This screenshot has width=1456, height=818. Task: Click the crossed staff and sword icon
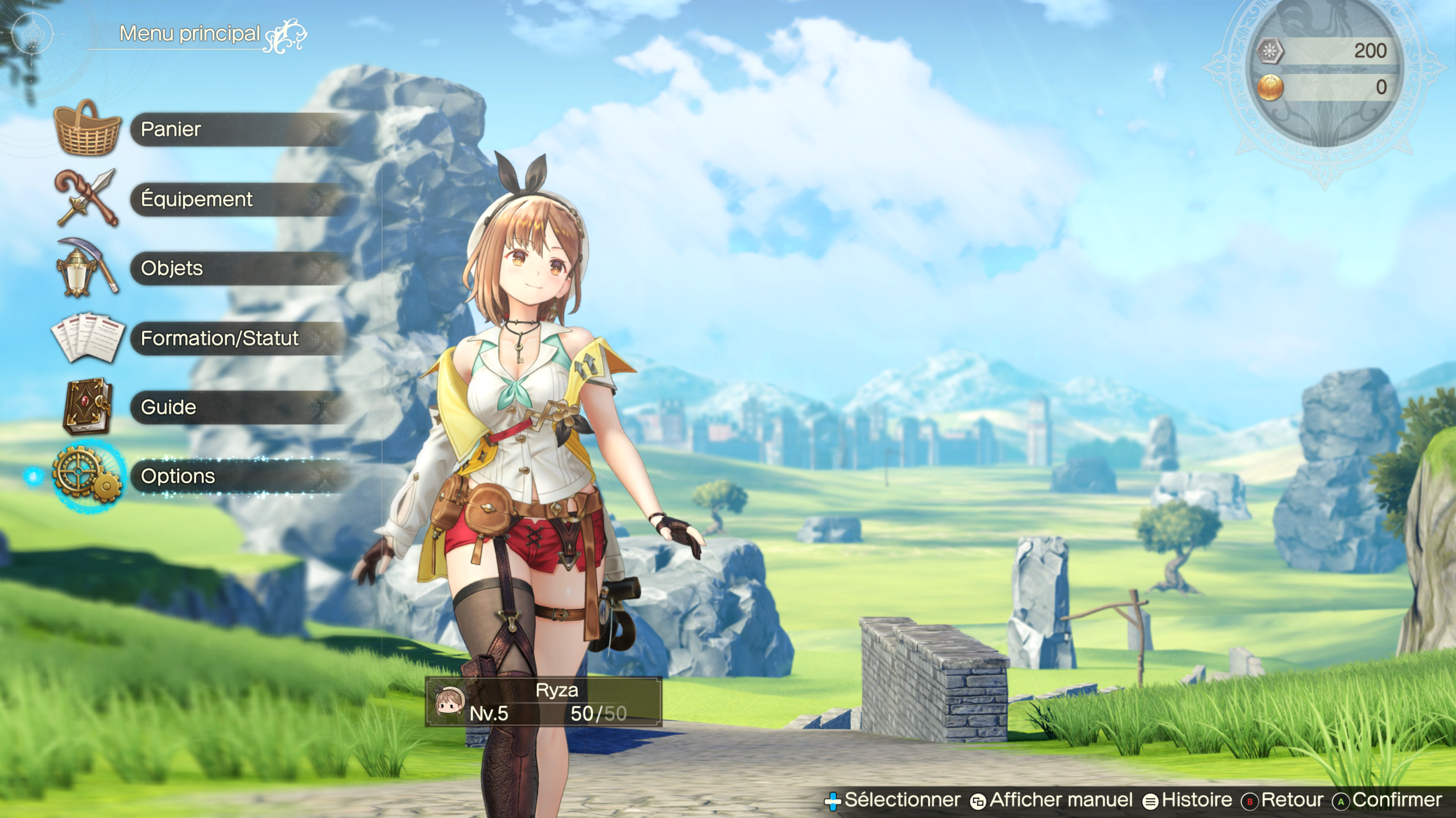click(x=87, y=198)
